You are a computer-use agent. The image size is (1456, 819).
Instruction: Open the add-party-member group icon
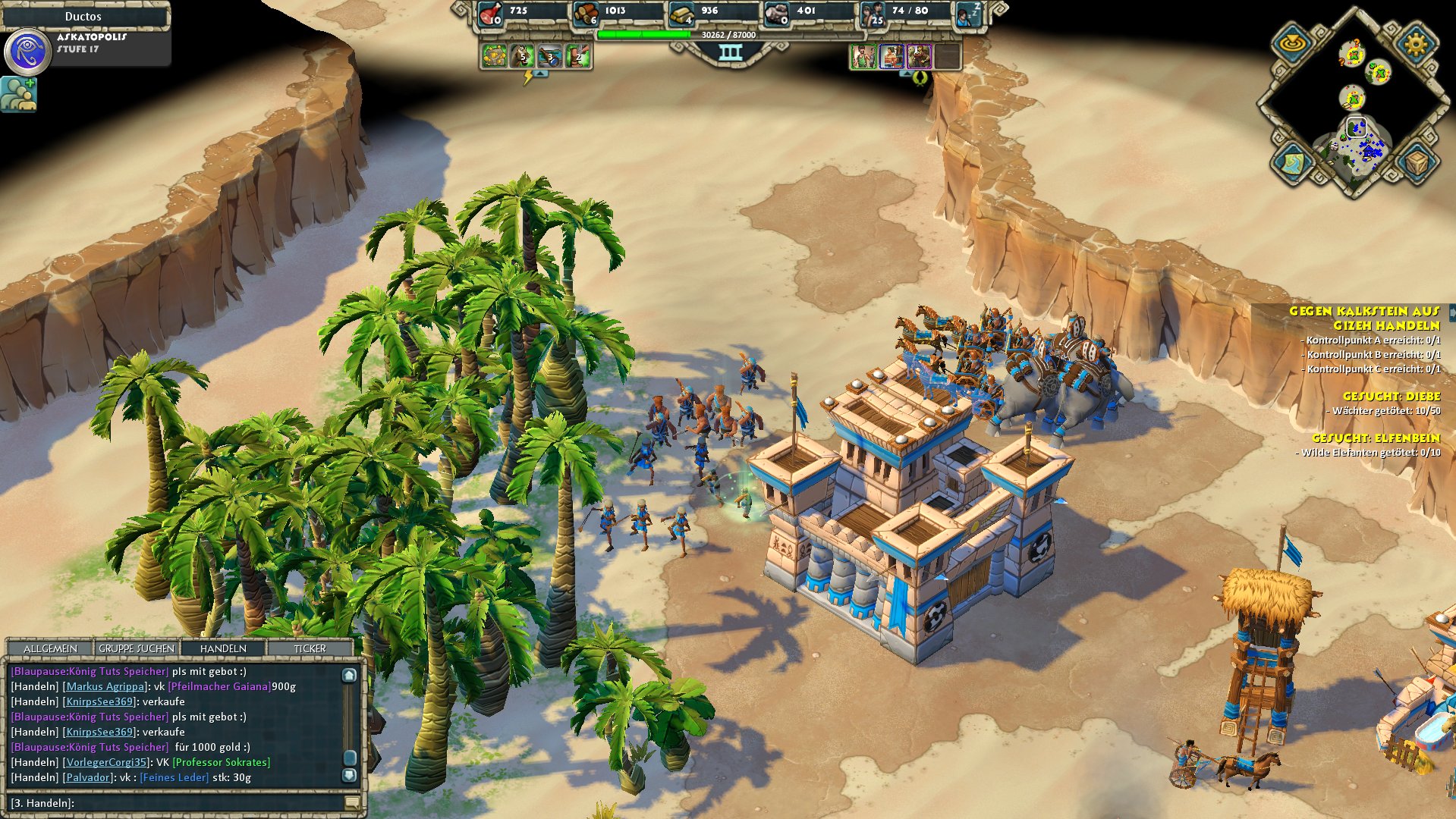pos(18,95)
